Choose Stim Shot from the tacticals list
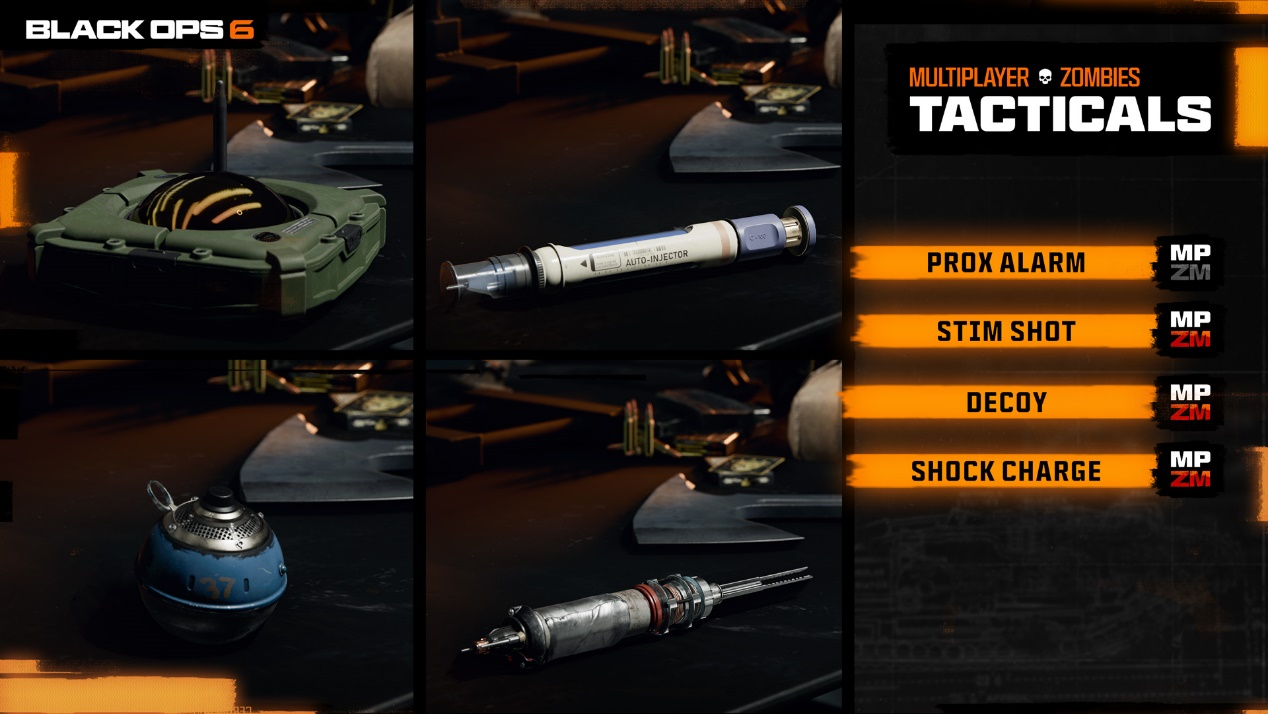The image size is (1268, 714). point(1005,331)
